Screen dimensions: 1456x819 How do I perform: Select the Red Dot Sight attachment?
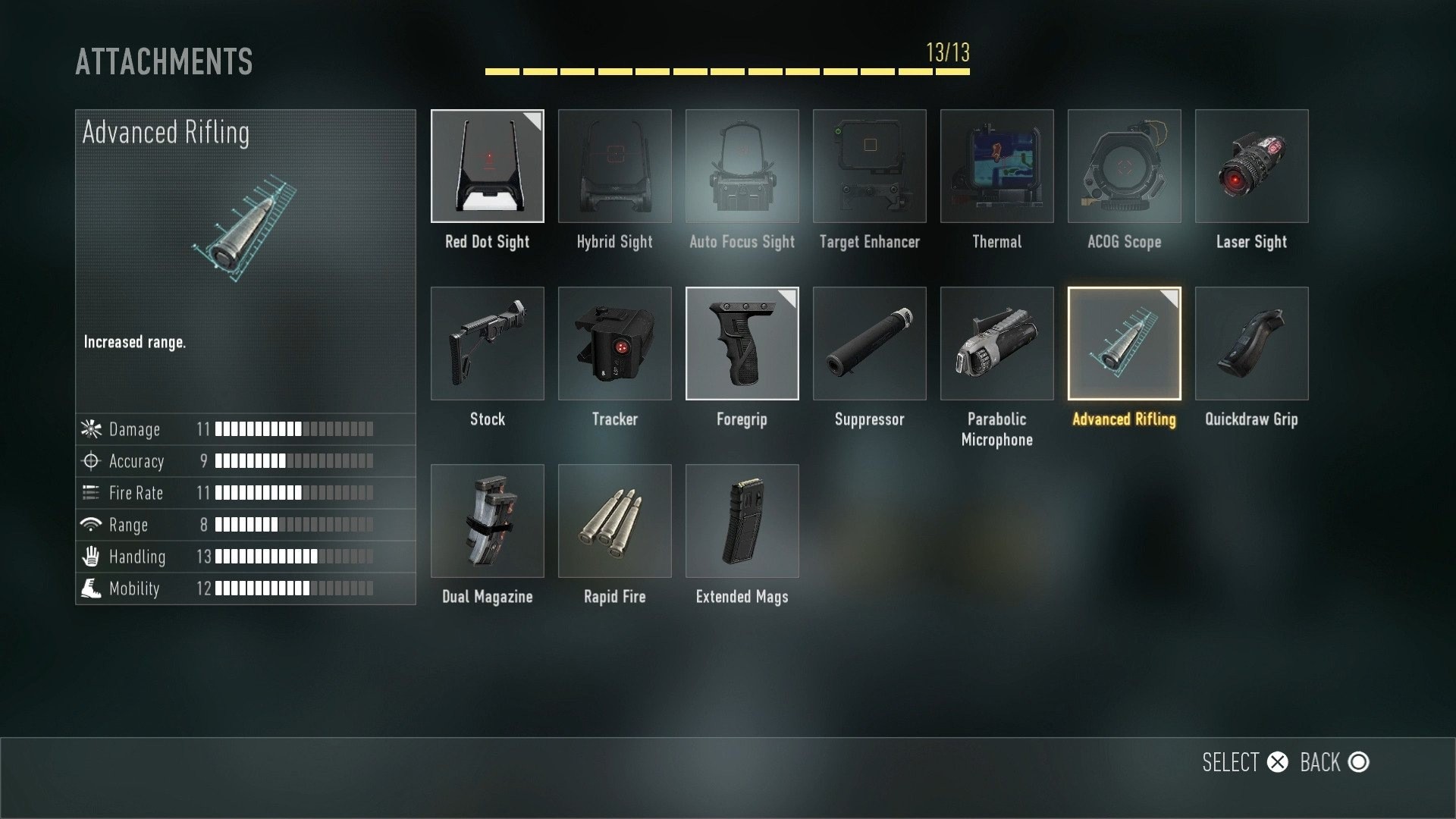487,166
